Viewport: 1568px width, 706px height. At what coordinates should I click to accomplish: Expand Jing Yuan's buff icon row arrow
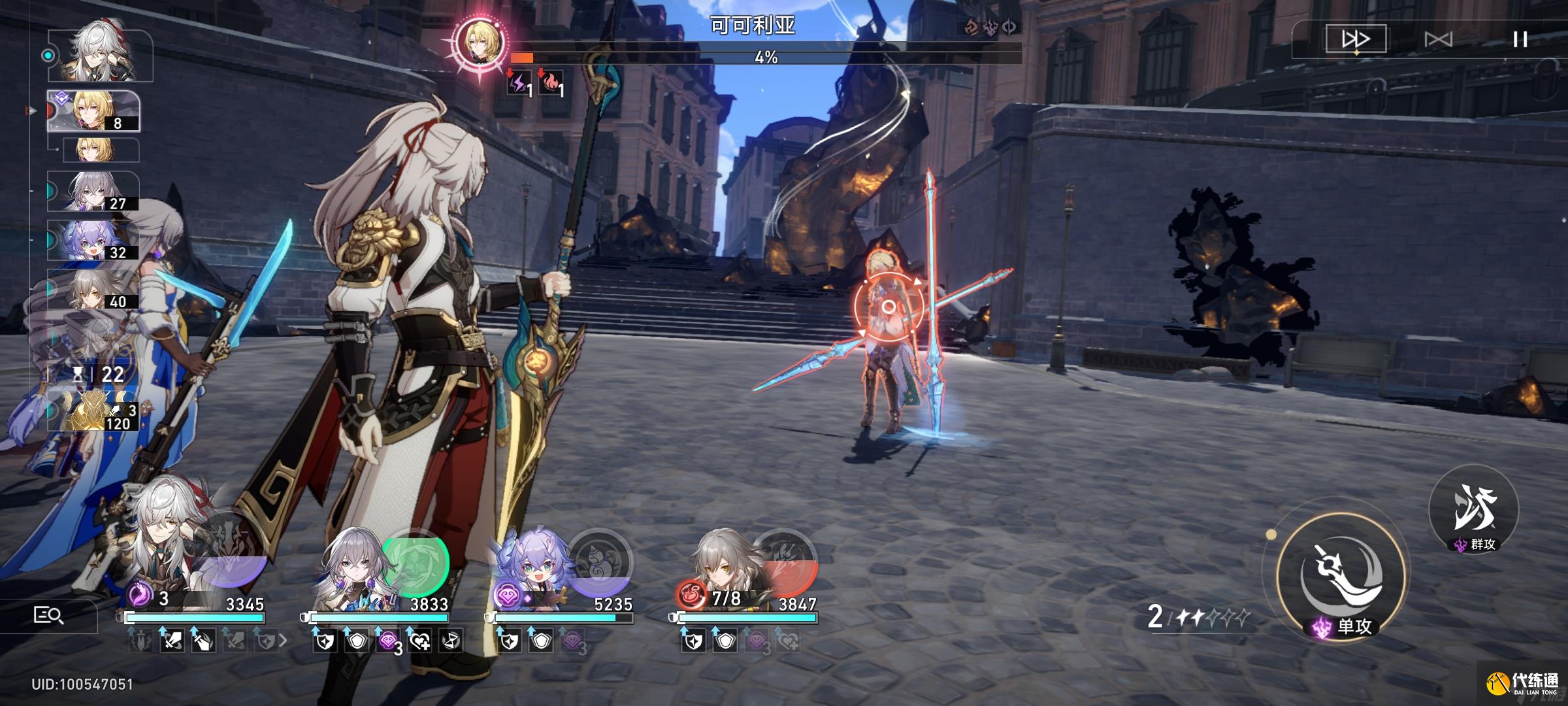point(283,641)
